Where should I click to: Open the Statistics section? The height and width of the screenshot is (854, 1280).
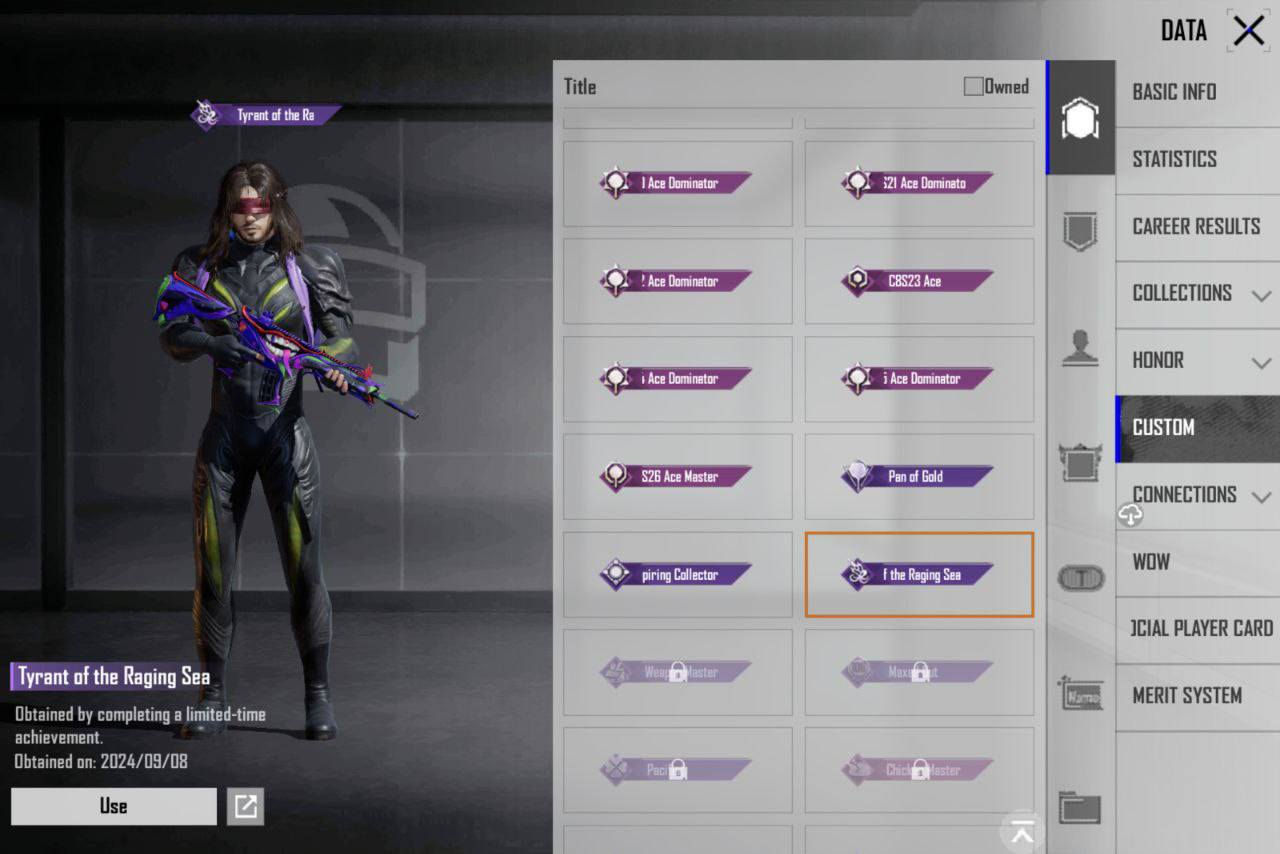pos(1174,159)
